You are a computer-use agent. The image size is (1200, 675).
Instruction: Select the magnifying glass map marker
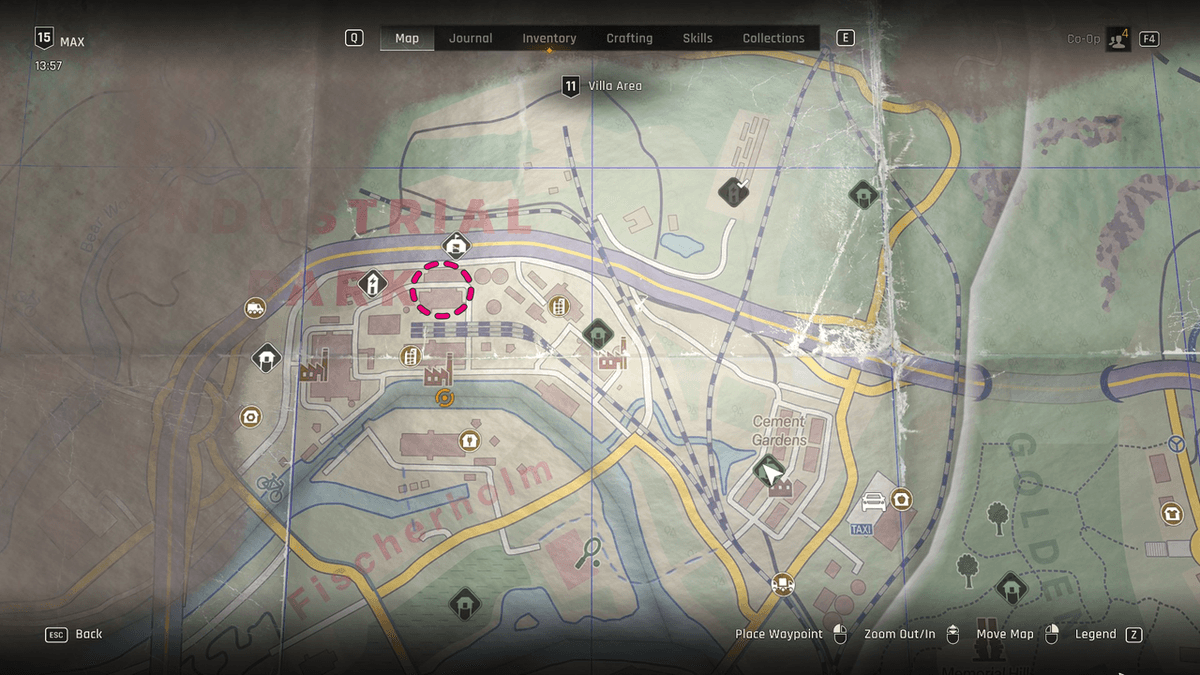[x=588, y=551]
